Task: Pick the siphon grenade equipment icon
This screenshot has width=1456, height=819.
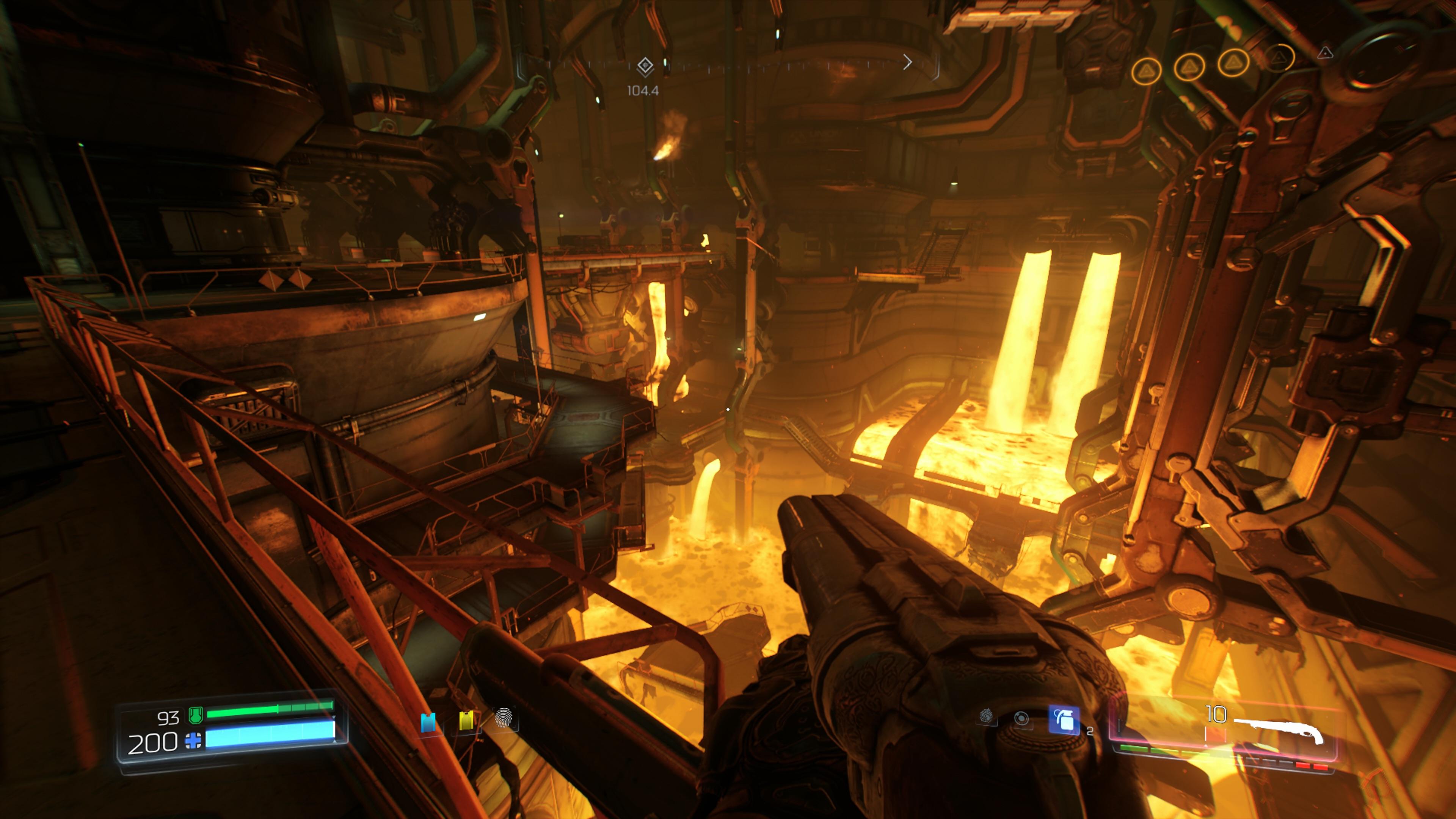Action: tap(986, 716)
